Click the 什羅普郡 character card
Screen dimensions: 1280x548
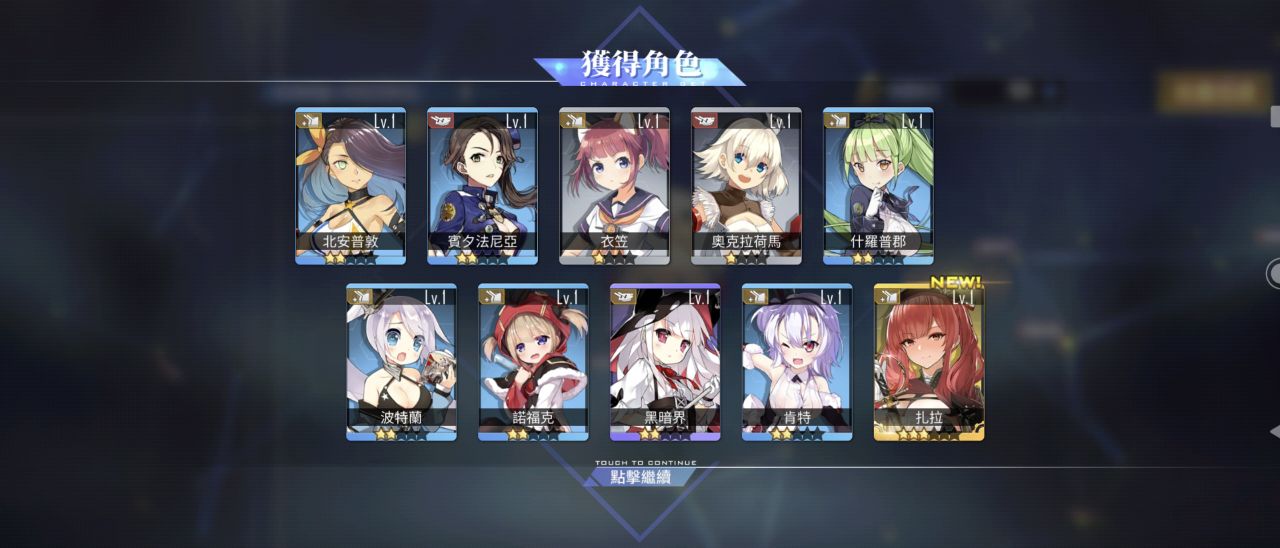click(878, 186)
